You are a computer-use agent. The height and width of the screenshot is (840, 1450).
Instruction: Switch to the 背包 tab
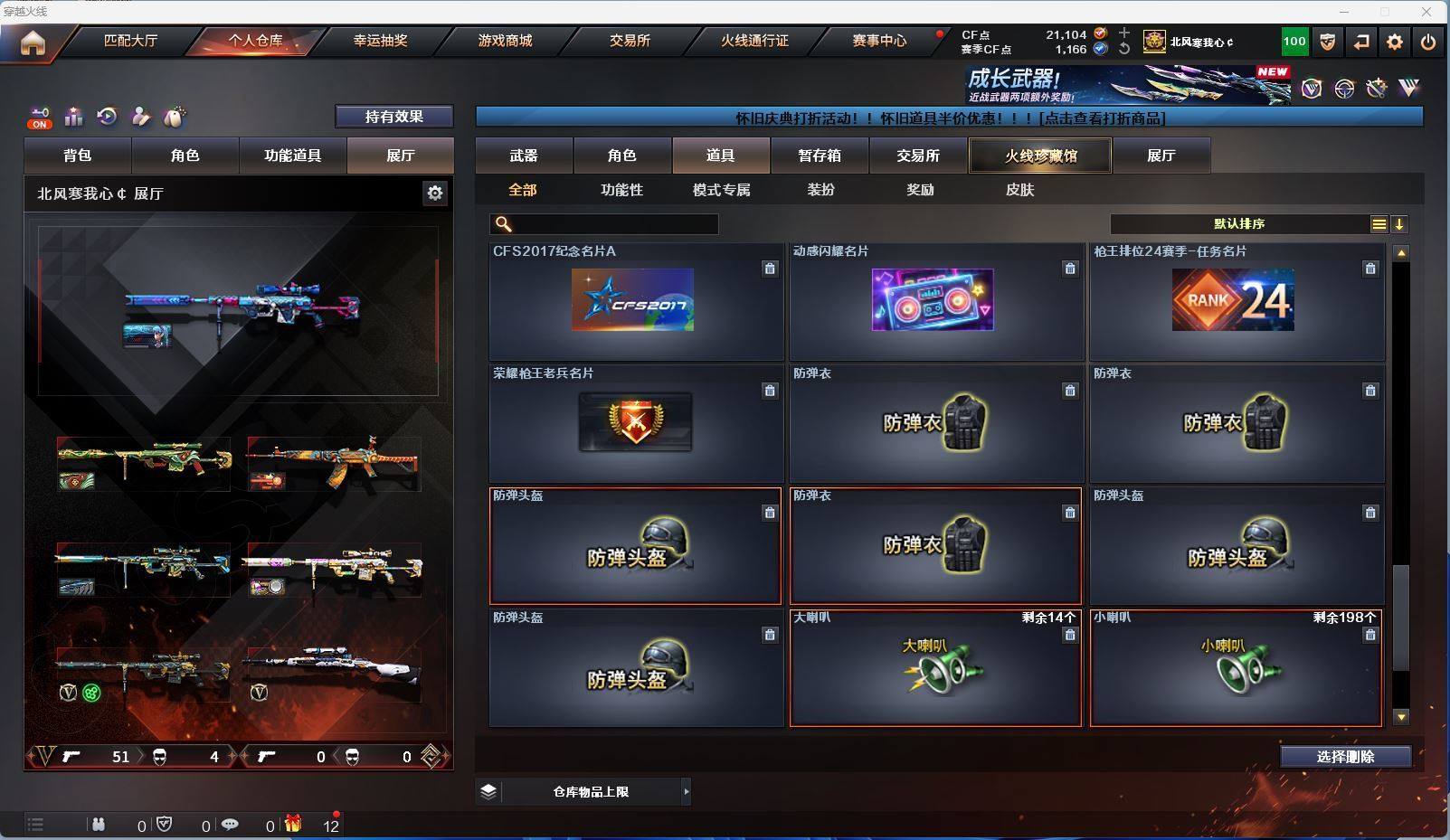tap(78, 156)
